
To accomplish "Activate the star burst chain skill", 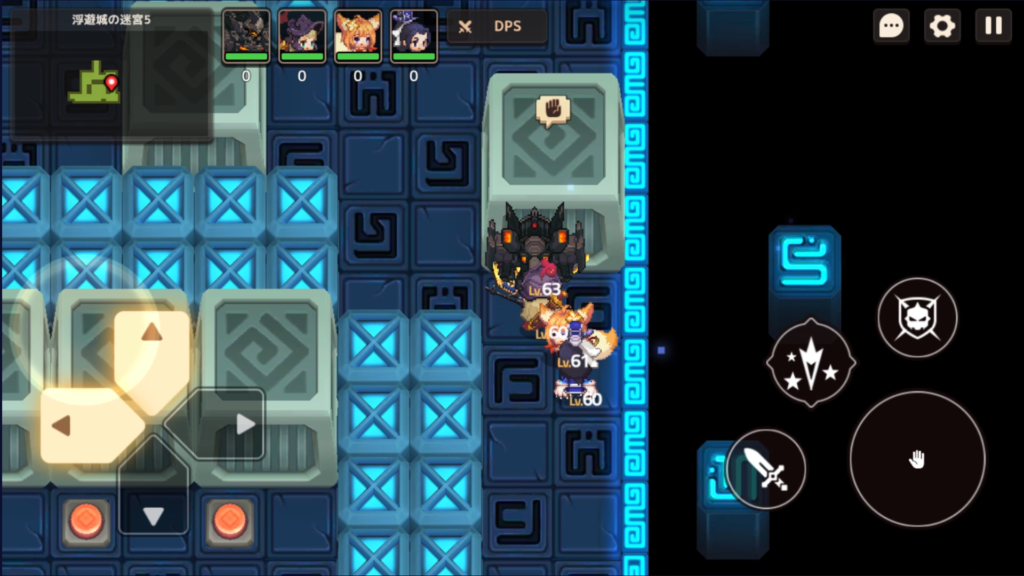I will 810,362.
